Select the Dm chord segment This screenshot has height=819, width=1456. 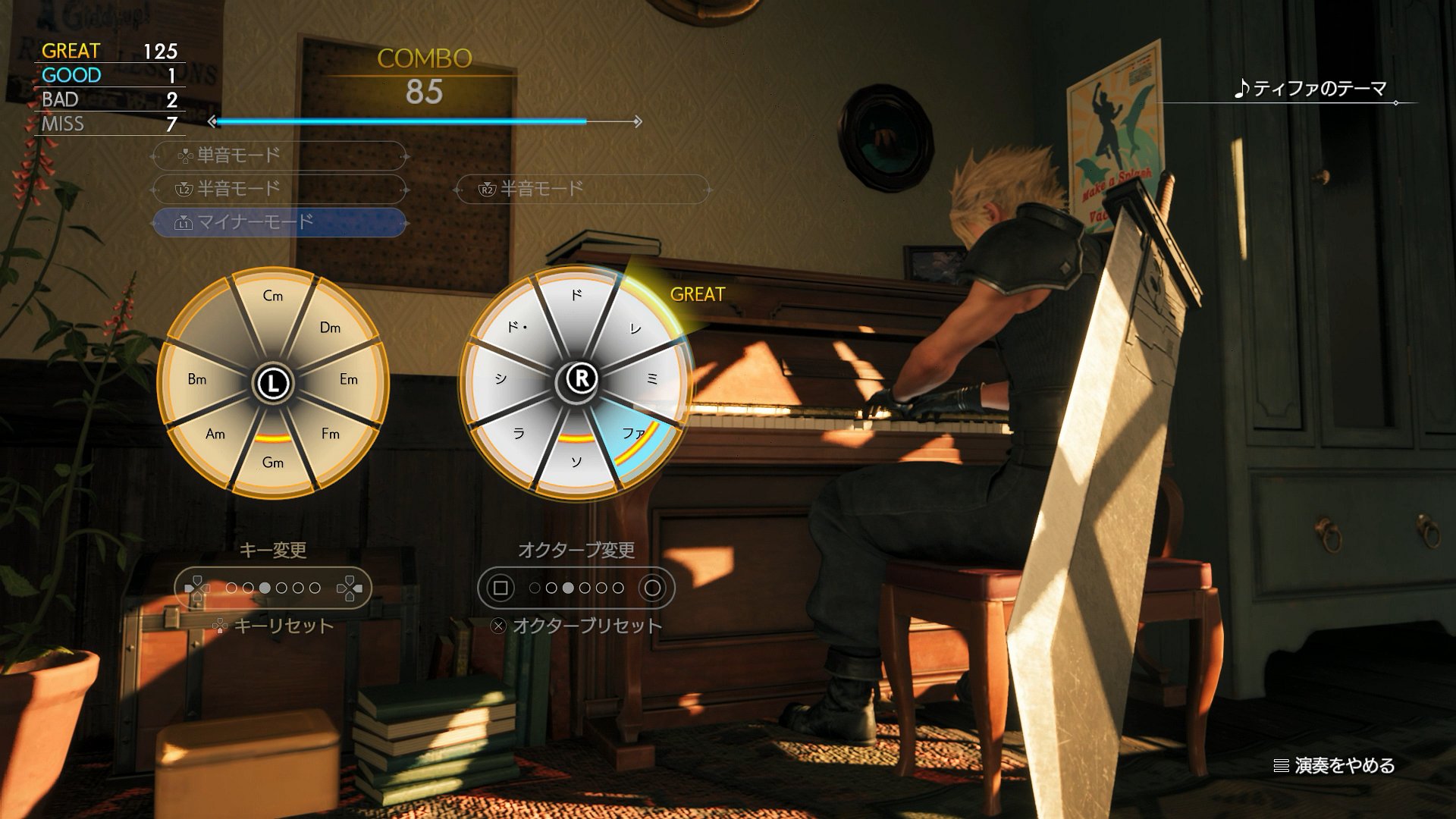(x=330, y=328)
